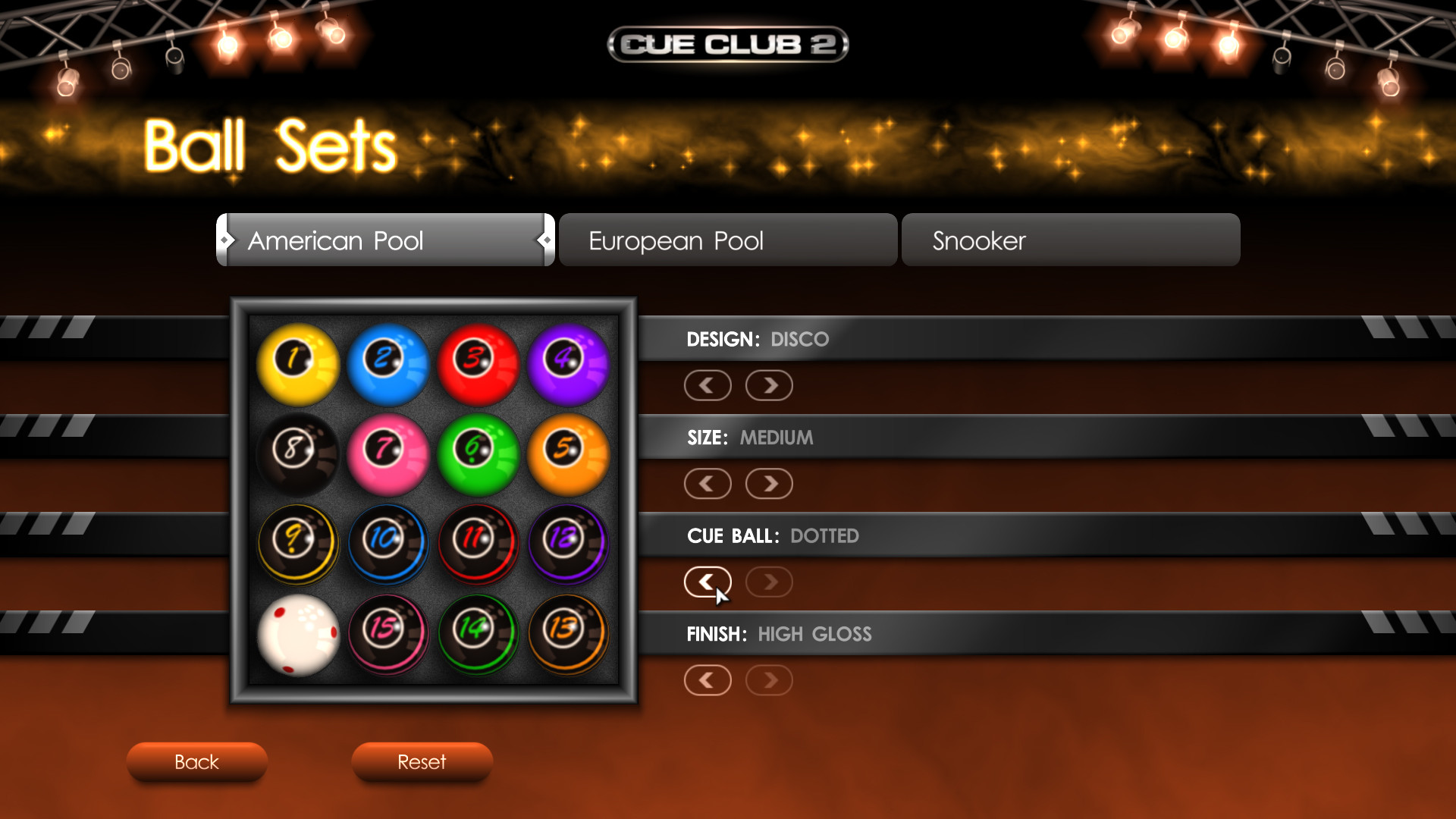This screenshot has width=1456, height=819.
Task: Click the black 8 ball
Action: [297, 453]
